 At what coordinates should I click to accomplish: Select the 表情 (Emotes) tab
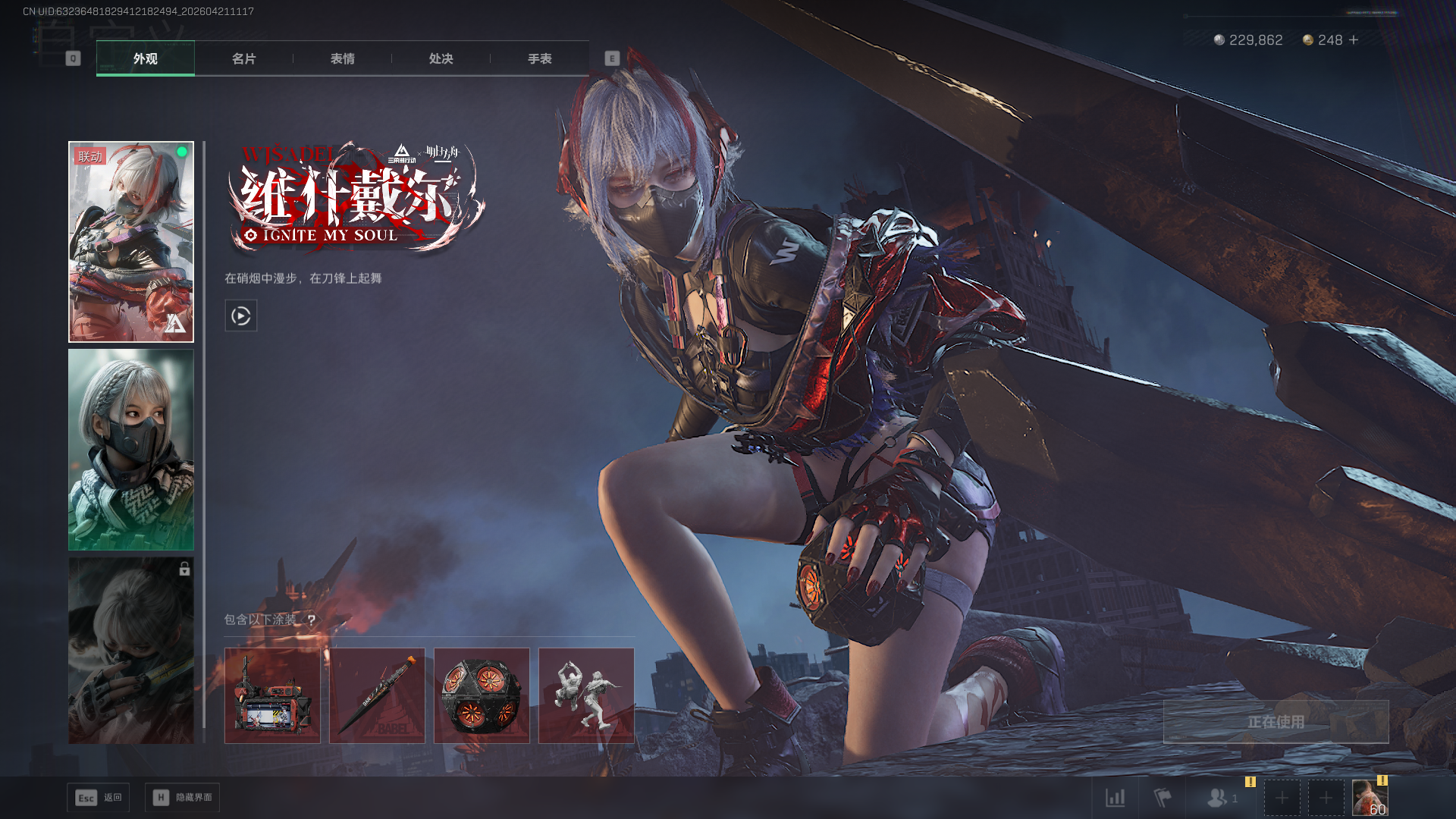[x=342, y=58]
